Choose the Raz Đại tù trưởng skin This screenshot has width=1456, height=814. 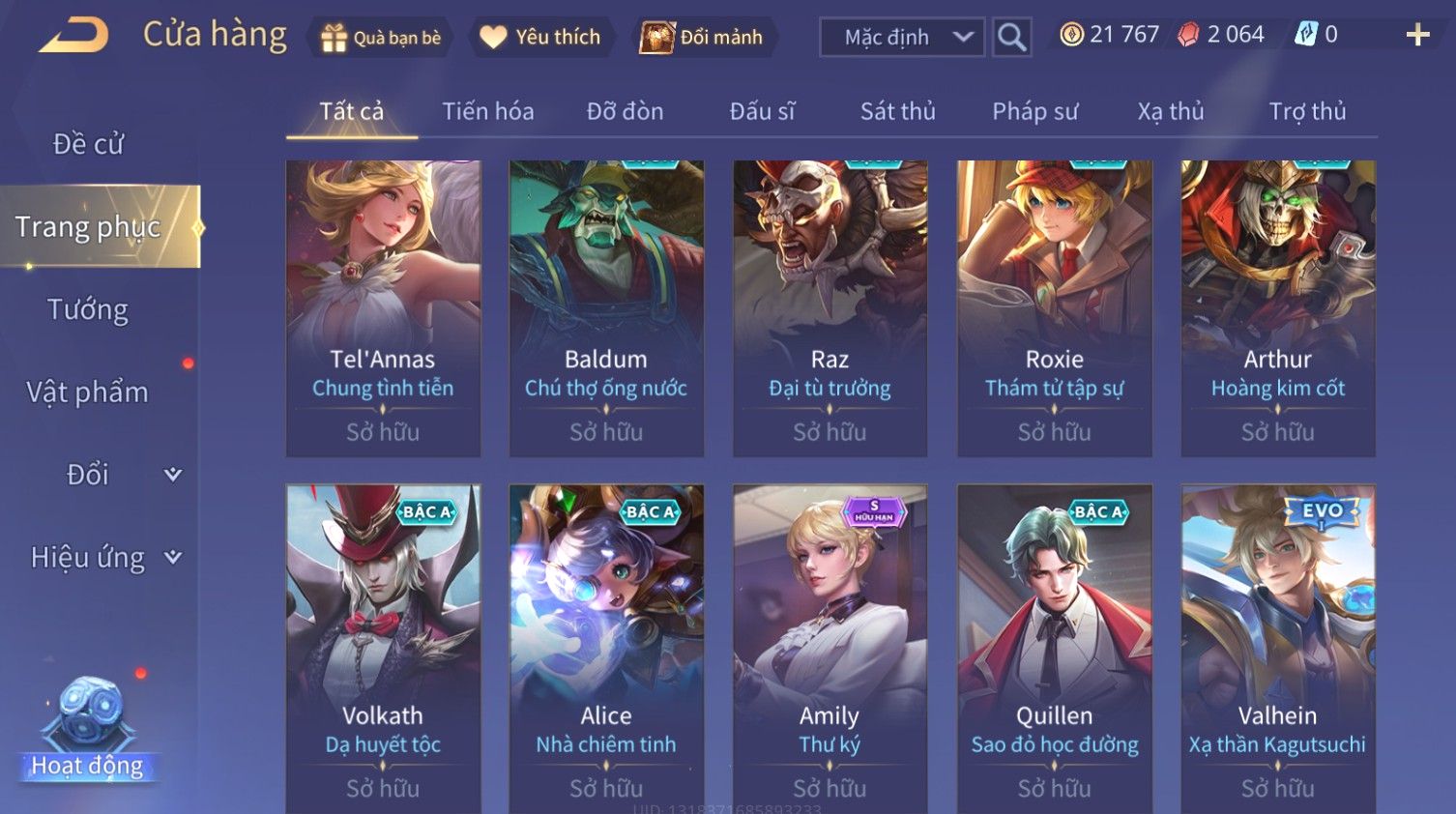point(830,307)
